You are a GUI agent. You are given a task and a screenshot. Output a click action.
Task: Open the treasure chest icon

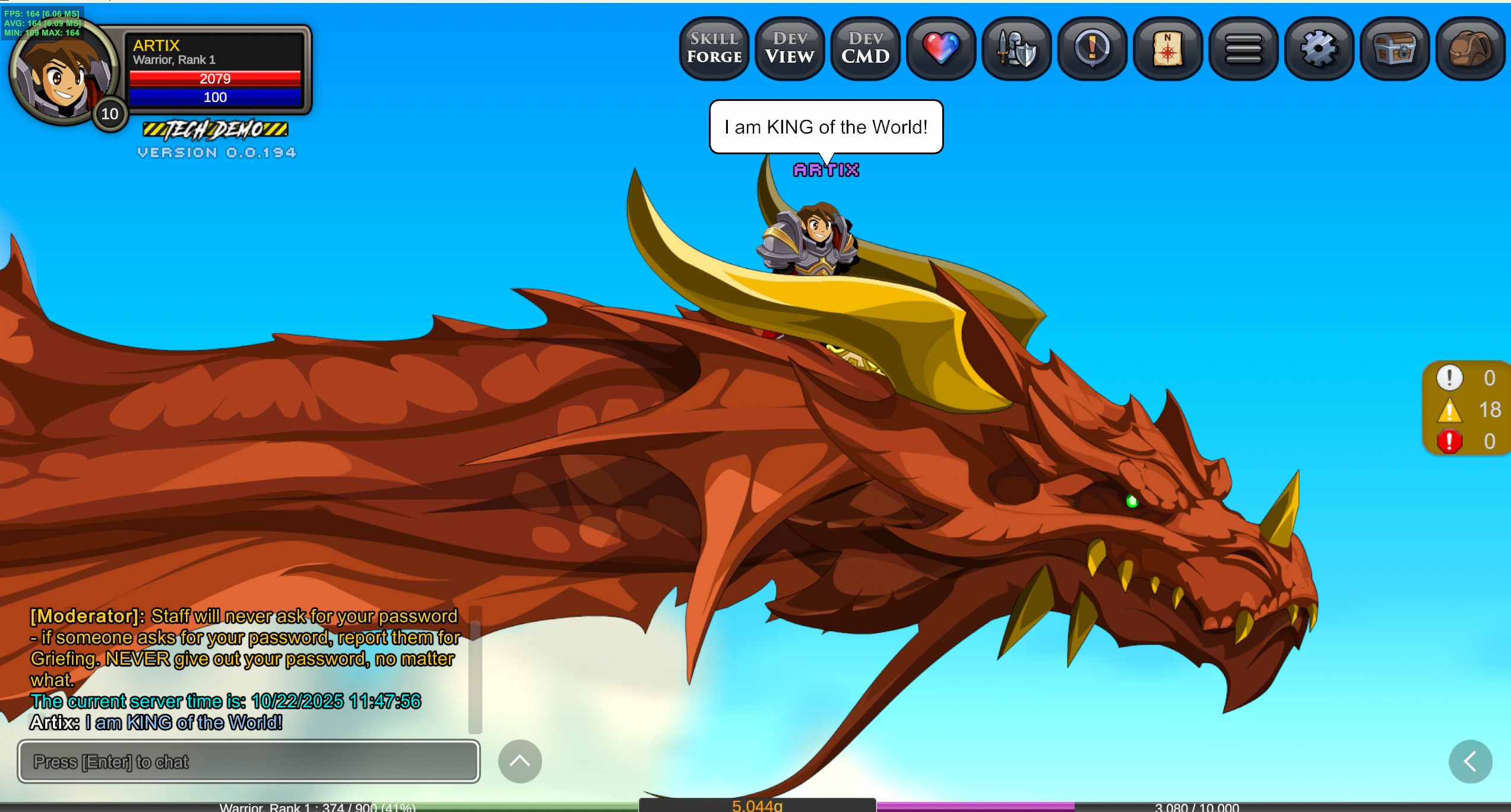[1394, 48]
